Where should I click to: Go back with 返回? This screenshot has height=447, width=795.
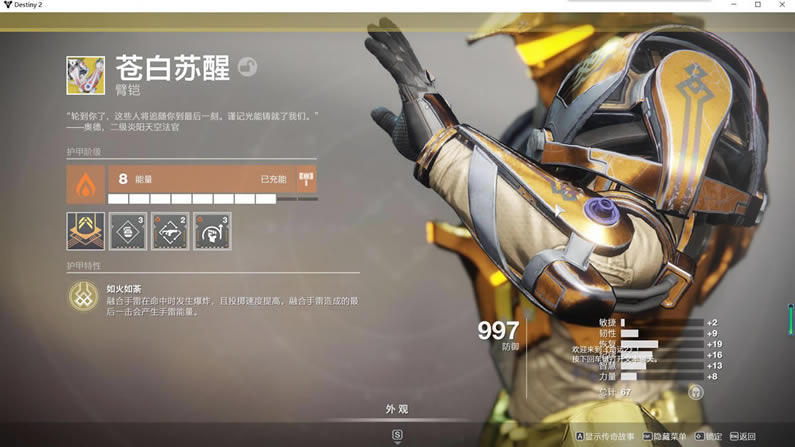pyautogui.click(x=743, y=437)
